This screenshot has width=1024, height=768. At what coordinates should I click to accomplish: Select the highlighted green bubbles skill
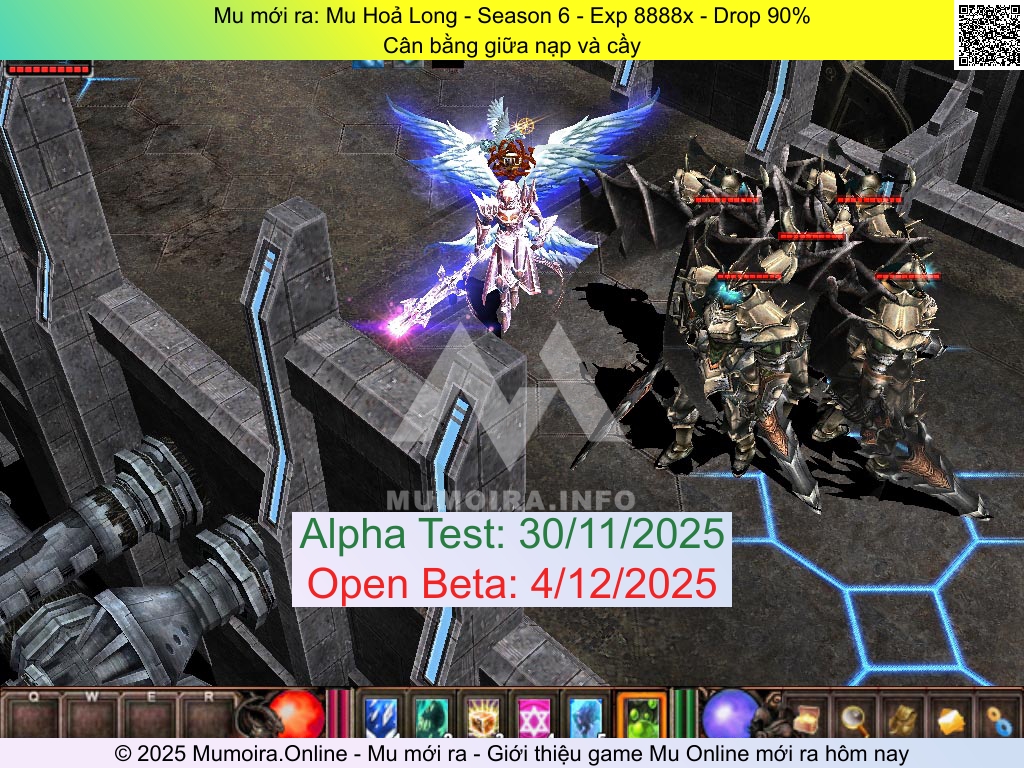pos(641,716)
